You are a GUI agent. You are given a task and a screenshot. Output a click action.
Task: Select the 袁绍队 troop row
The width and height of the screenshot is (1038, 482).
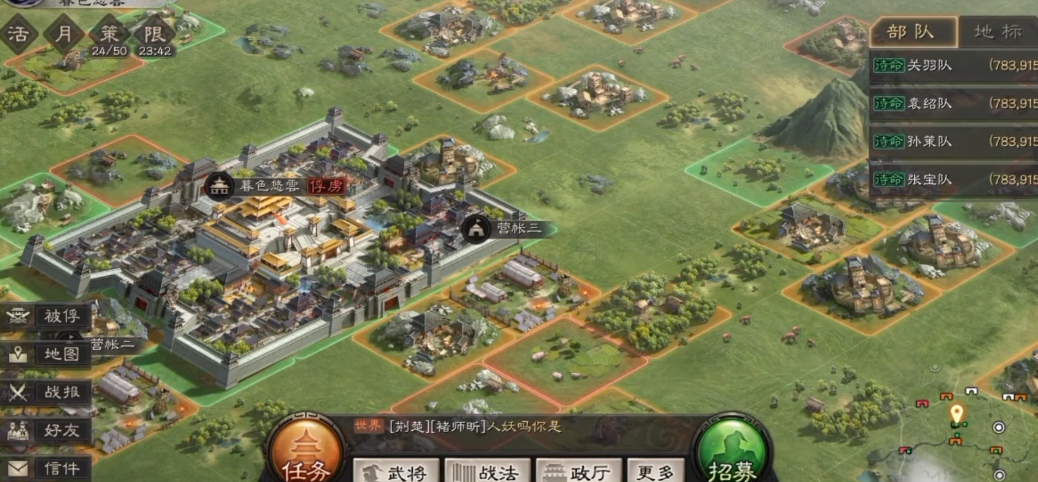point(953,104)
